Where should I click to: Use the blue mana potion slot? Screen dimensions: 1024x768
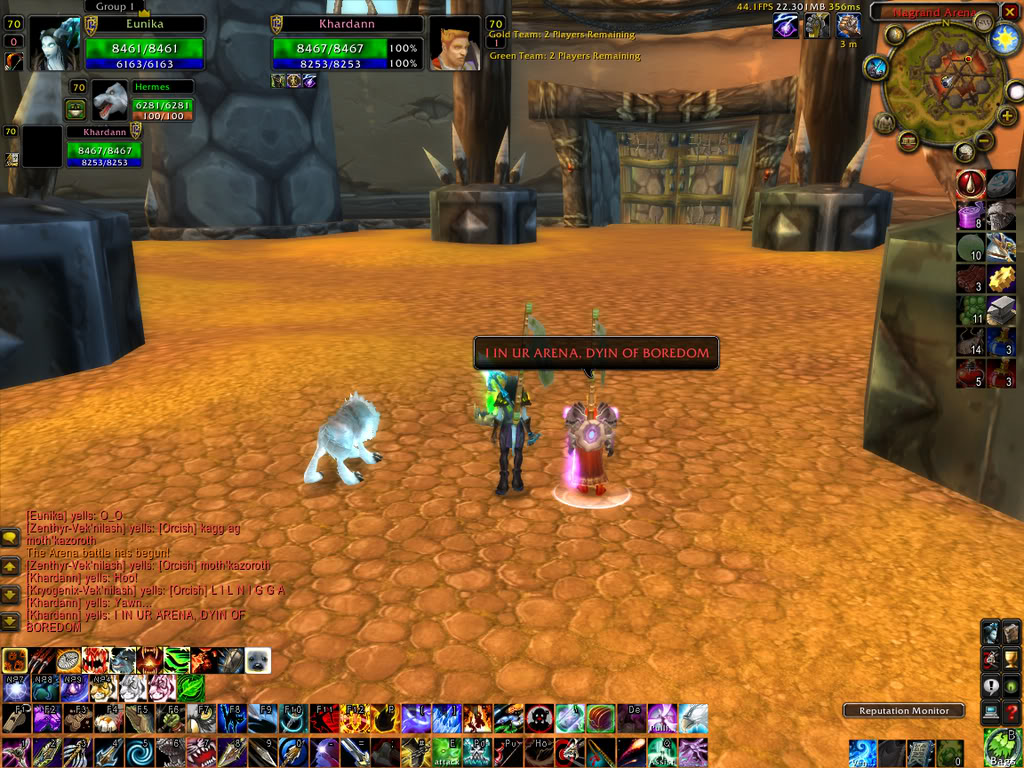click(x=1001, y=341)
